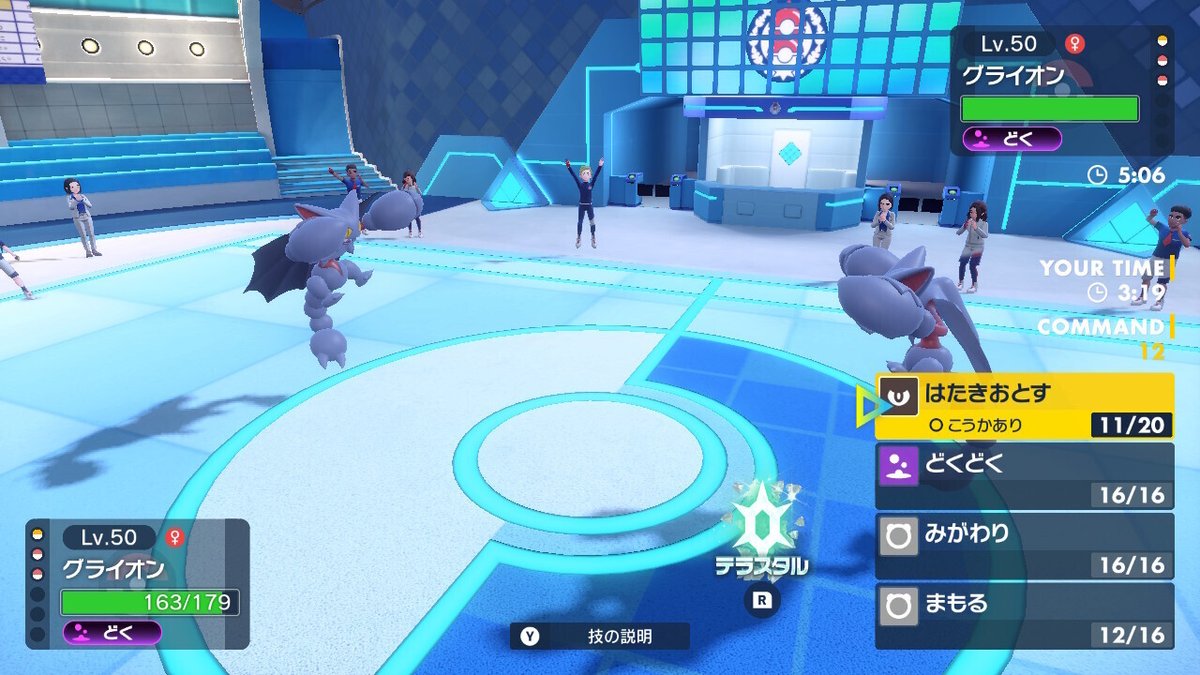Use the みがわり move
Screen dimensions: 1200x675
1023,545
